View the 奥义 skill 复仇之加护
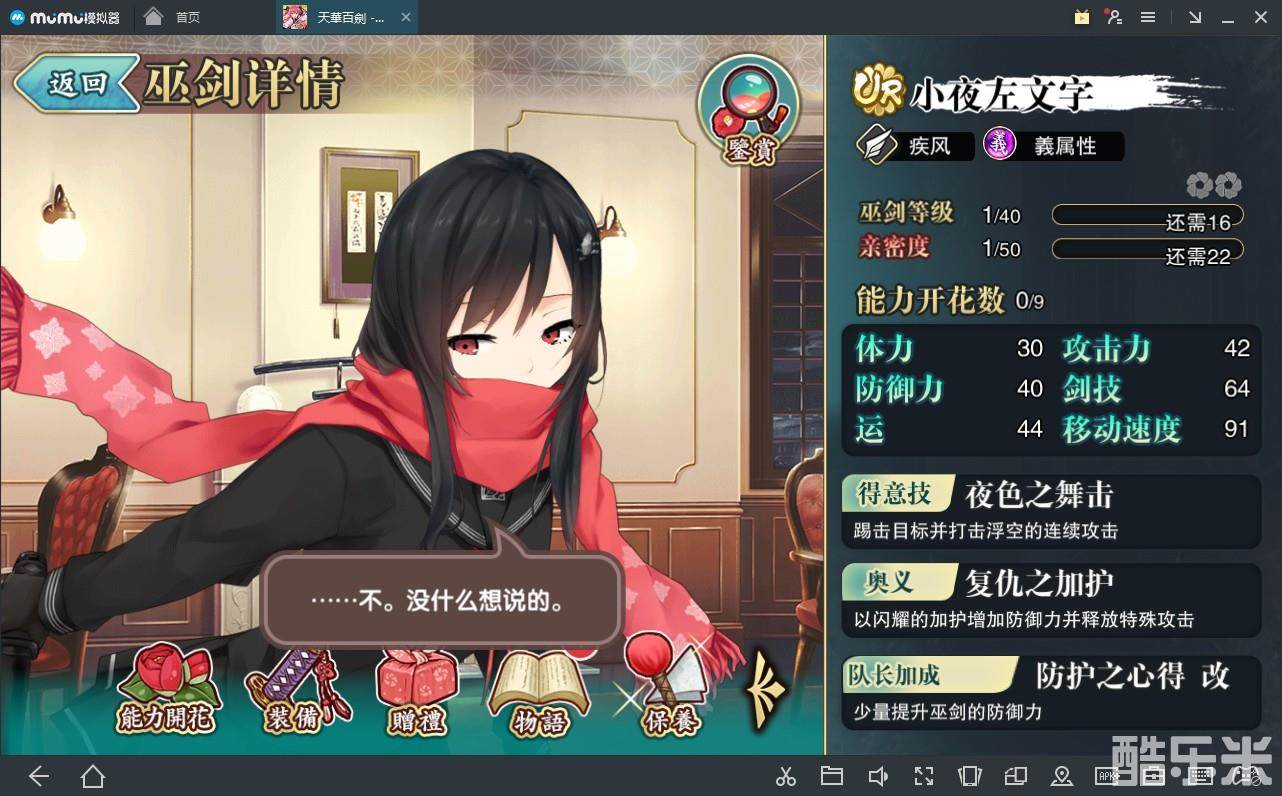The width and height of the screenshot is (1282, 796). pos(1050,599)
